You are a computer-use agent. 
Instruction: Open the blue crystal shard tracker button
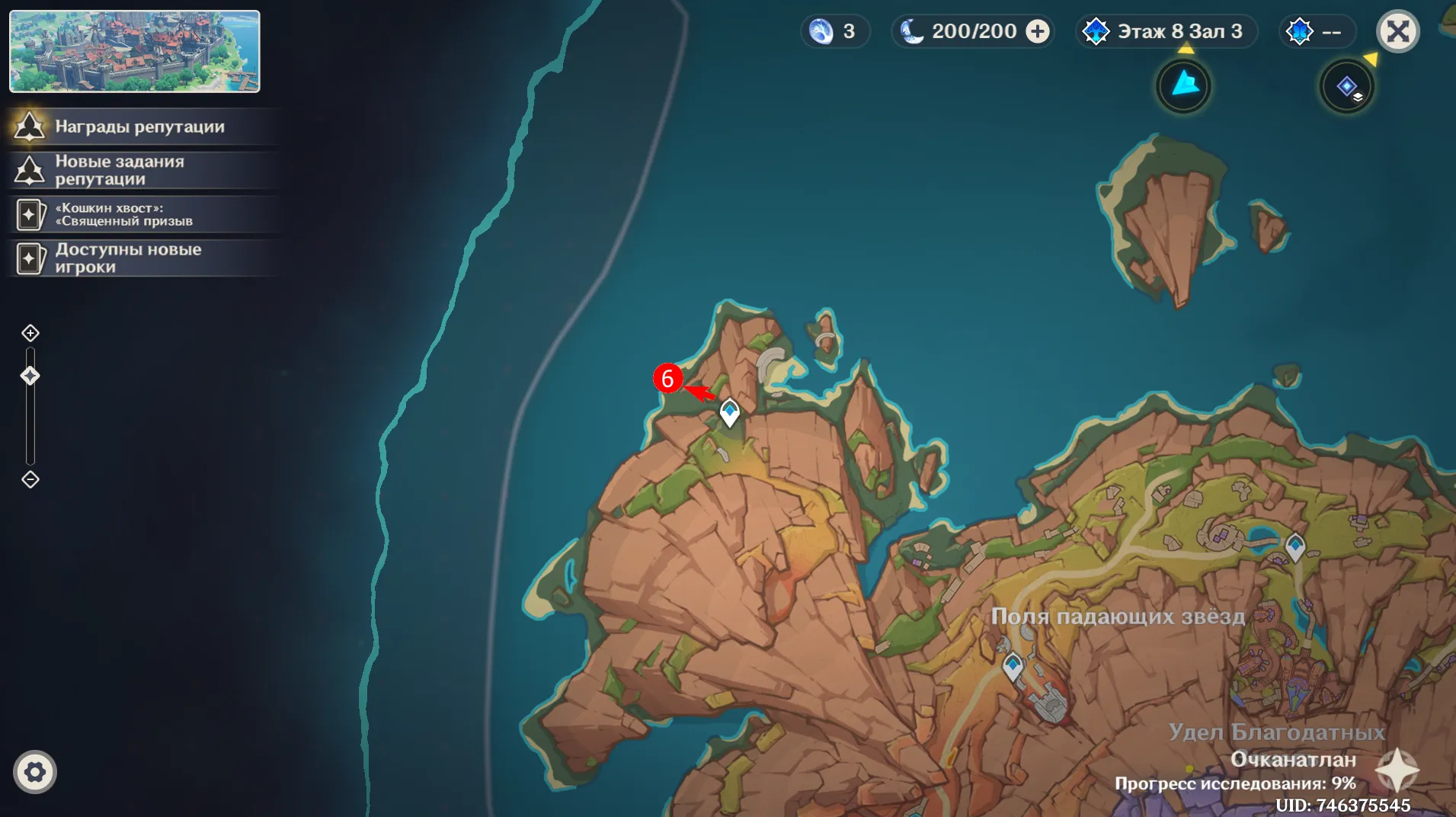coord(1183,85)
